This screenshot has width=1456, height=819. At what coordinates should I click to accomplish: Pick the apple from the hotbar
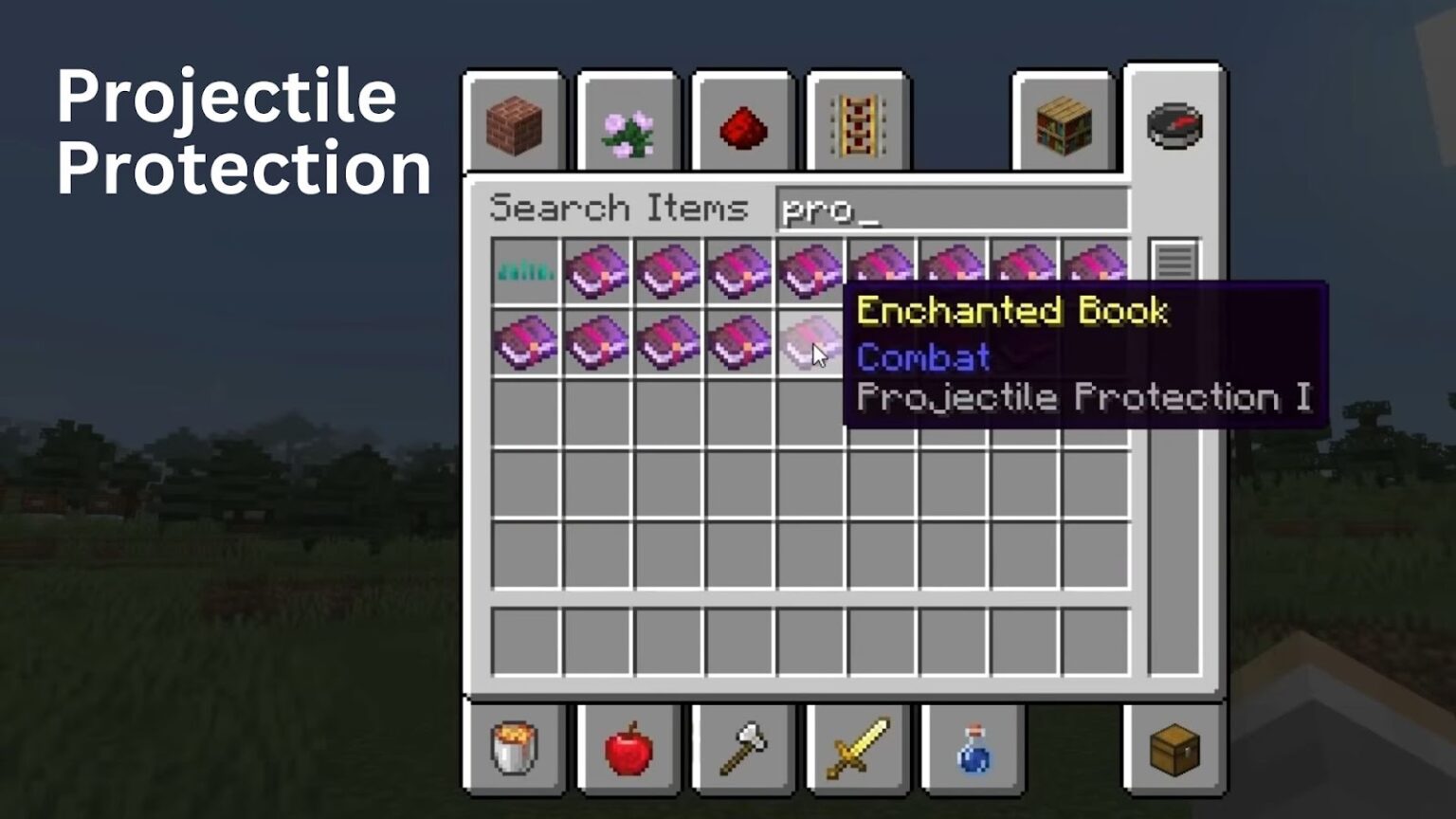pos(628,749)
